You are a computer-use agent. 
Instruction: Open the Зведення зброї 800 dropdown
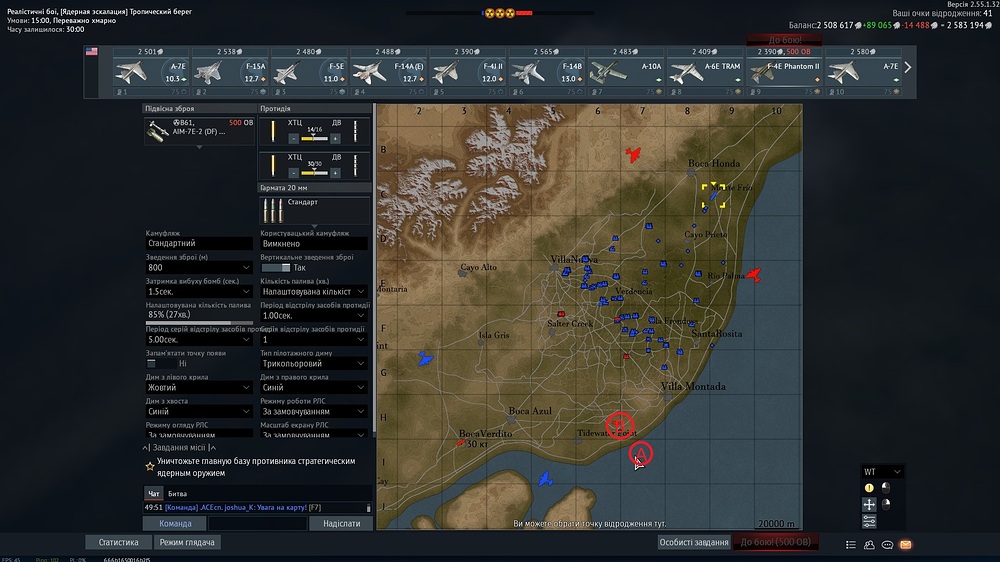pos(199,267)
